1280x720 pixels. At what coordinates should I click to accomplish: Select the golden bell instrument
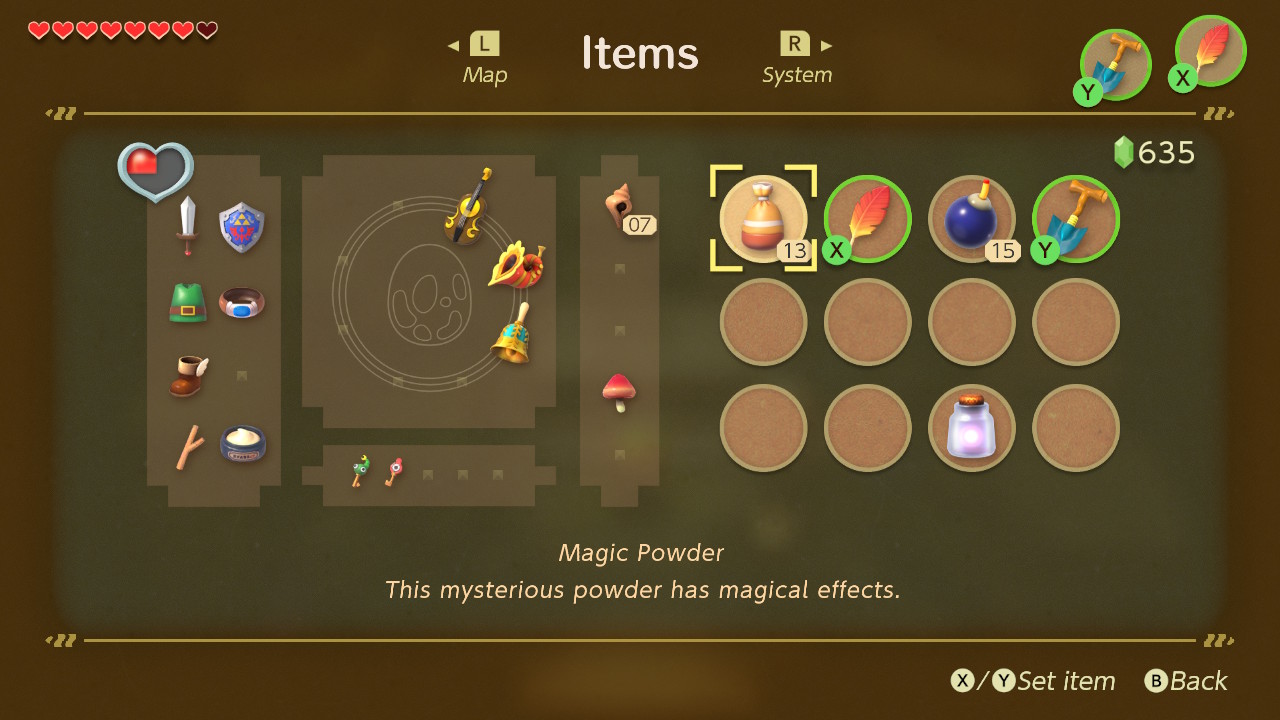(x=512, y=335)
